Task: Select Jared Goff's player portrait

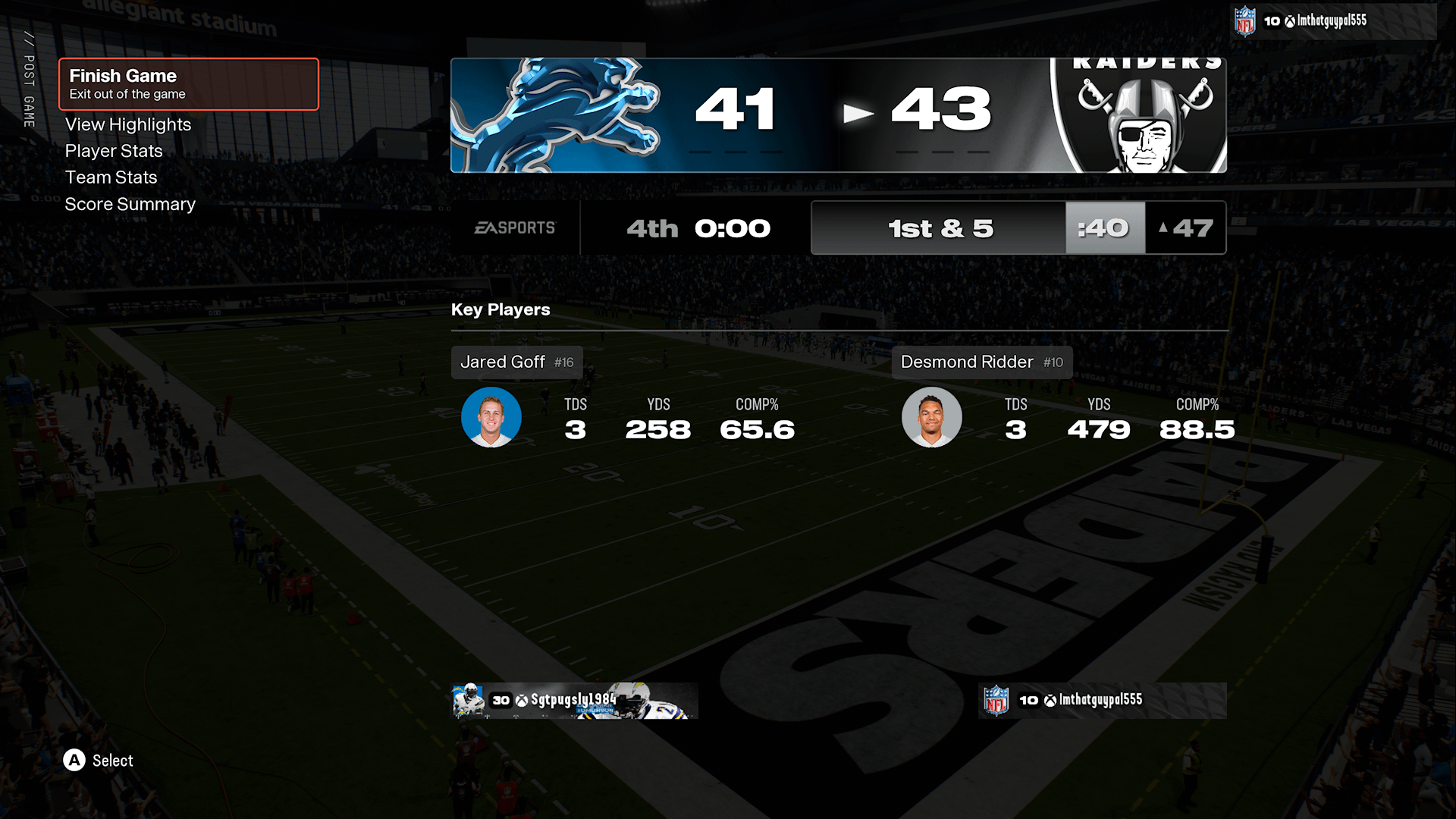Action: tap(491, 417)
